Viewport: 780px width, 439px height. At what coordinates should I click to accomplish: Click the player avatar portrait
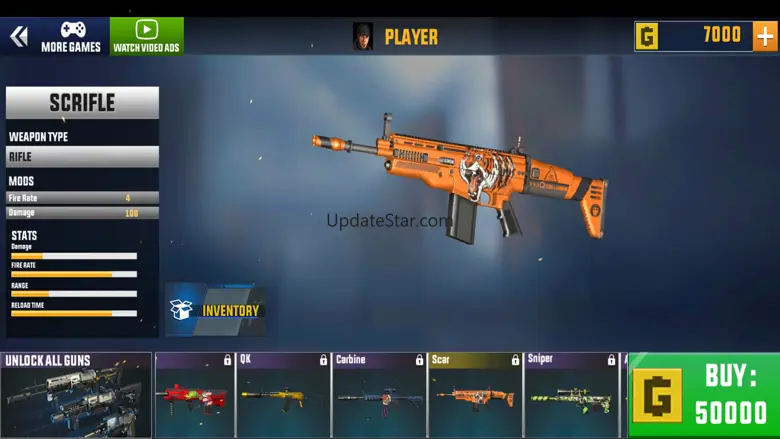[363, 37]
